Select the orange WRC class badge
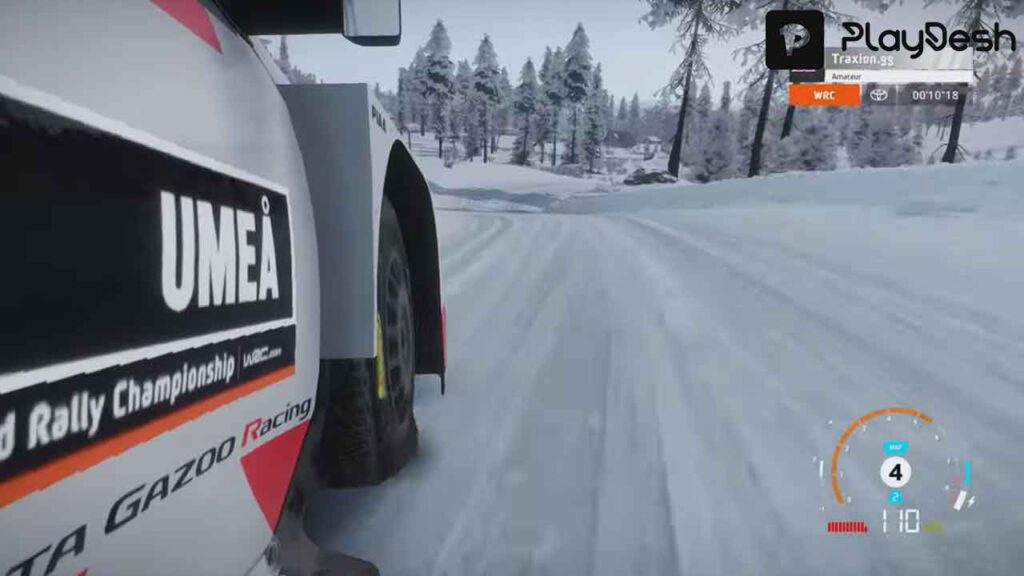The height and width of the screenshot is (576, 1024). [x=824, y=95]
